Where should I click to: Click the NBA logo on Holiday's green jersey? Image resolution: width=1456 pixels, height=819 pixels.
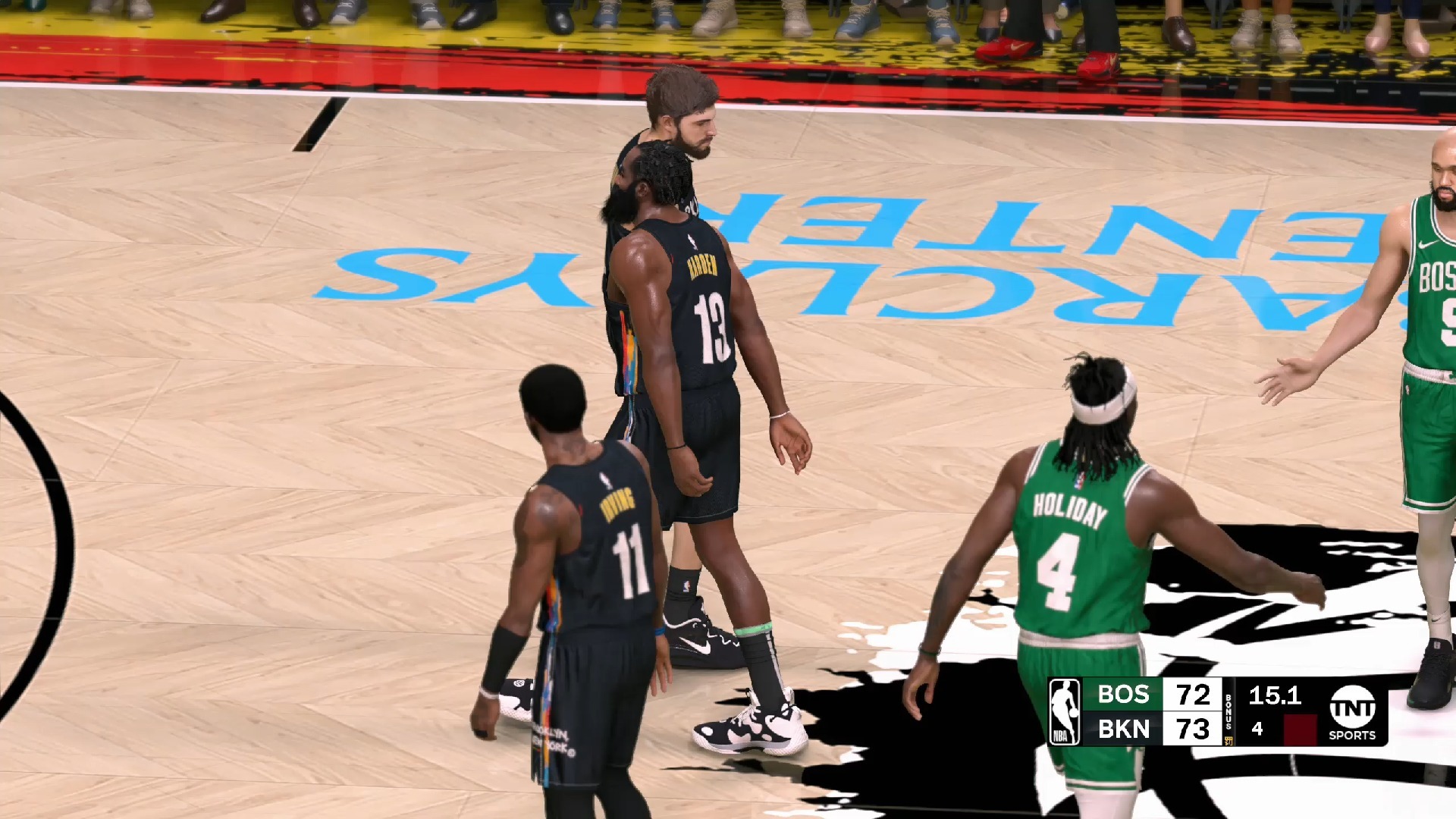(x=1078, y=484)
